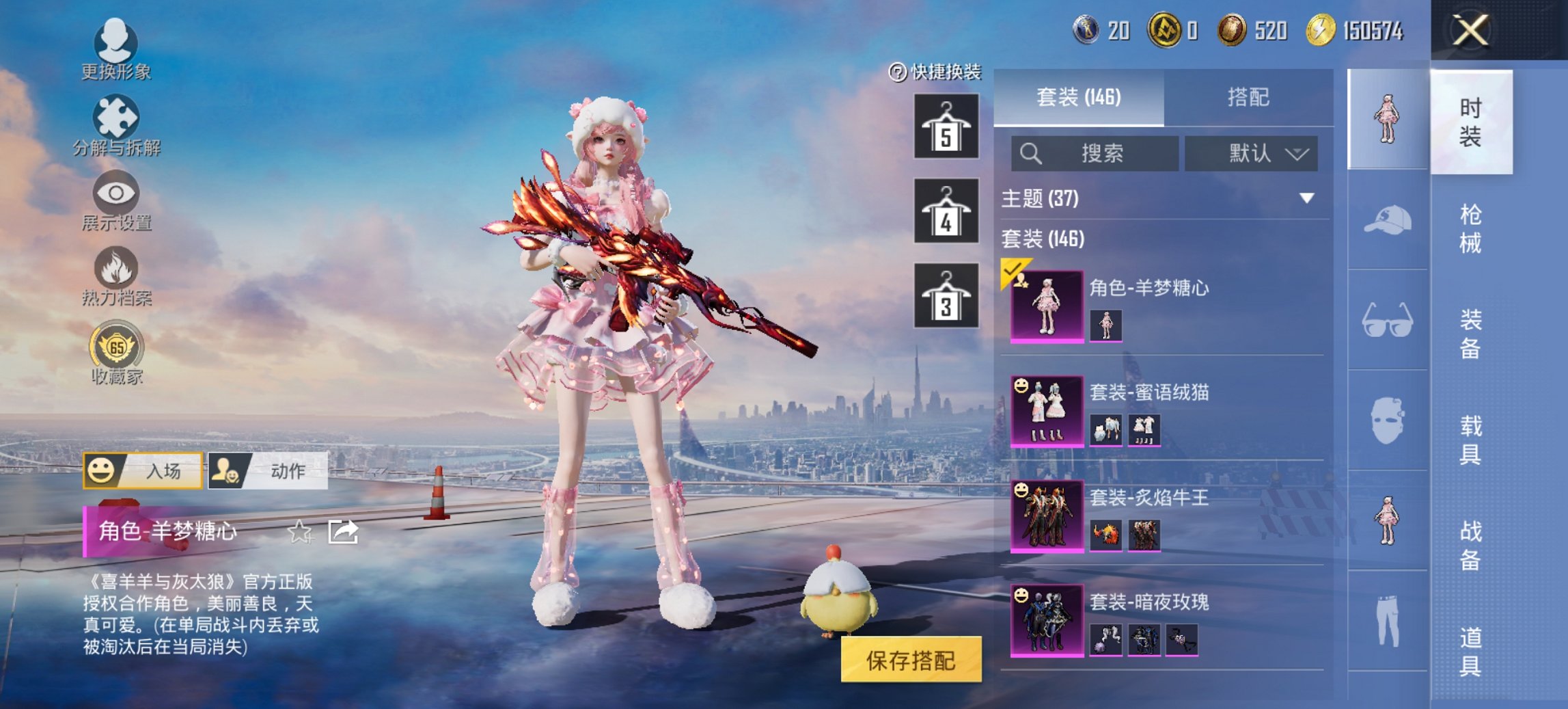
Task: Collapse the 主题 (37) section
Action: 1305,198
